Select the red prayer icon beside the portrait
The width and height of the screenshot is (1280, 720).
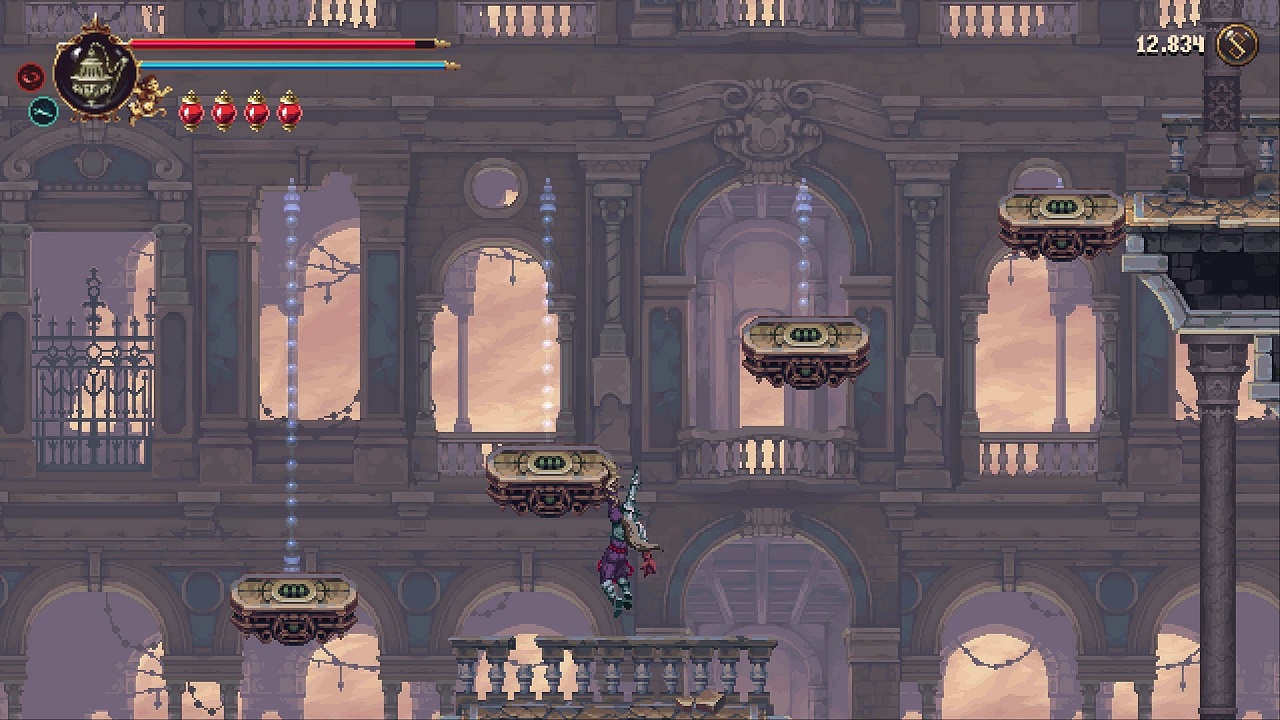tap(31, 76)
